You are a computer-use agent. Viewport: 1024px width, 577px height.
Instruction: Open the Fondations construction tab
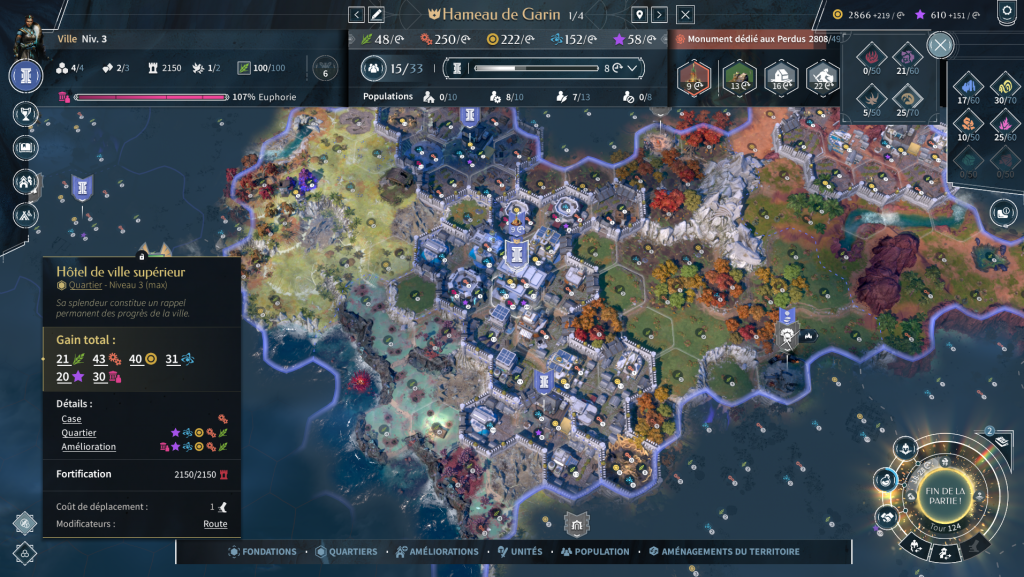(264, 551)
